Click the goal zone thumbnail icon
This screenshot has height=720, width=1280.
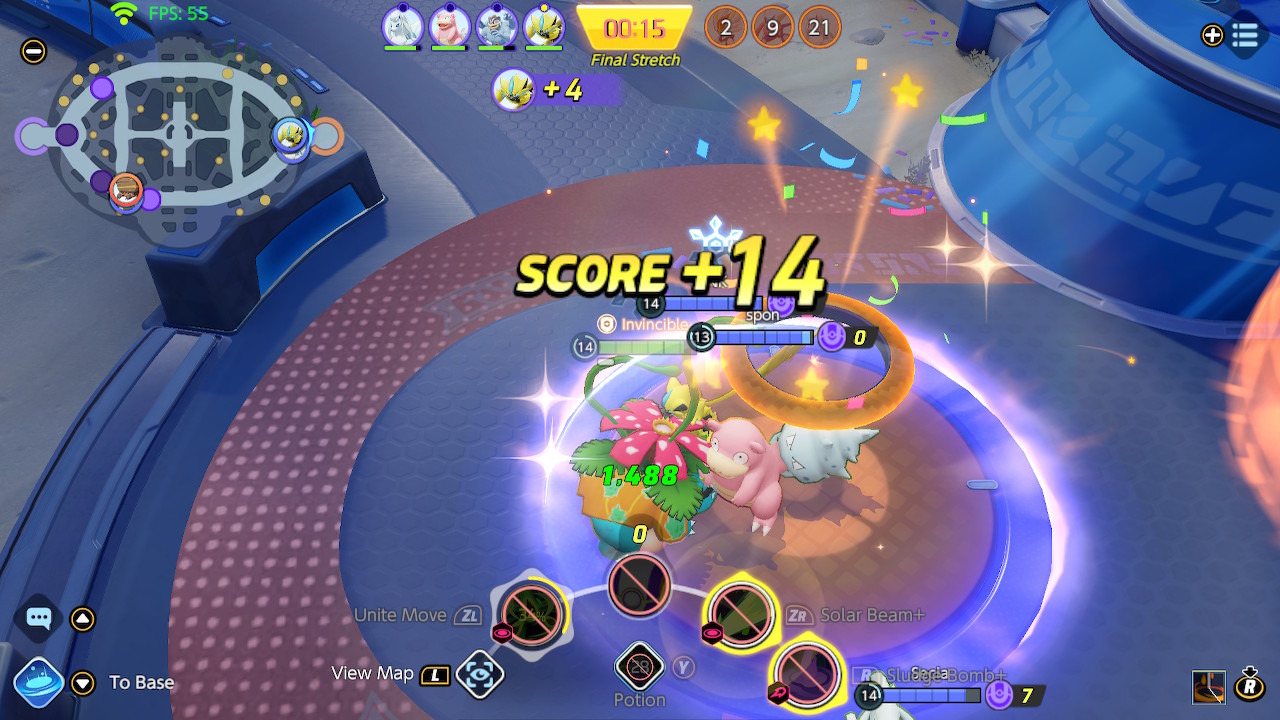pyautogui.click(x=1208, y=686)
